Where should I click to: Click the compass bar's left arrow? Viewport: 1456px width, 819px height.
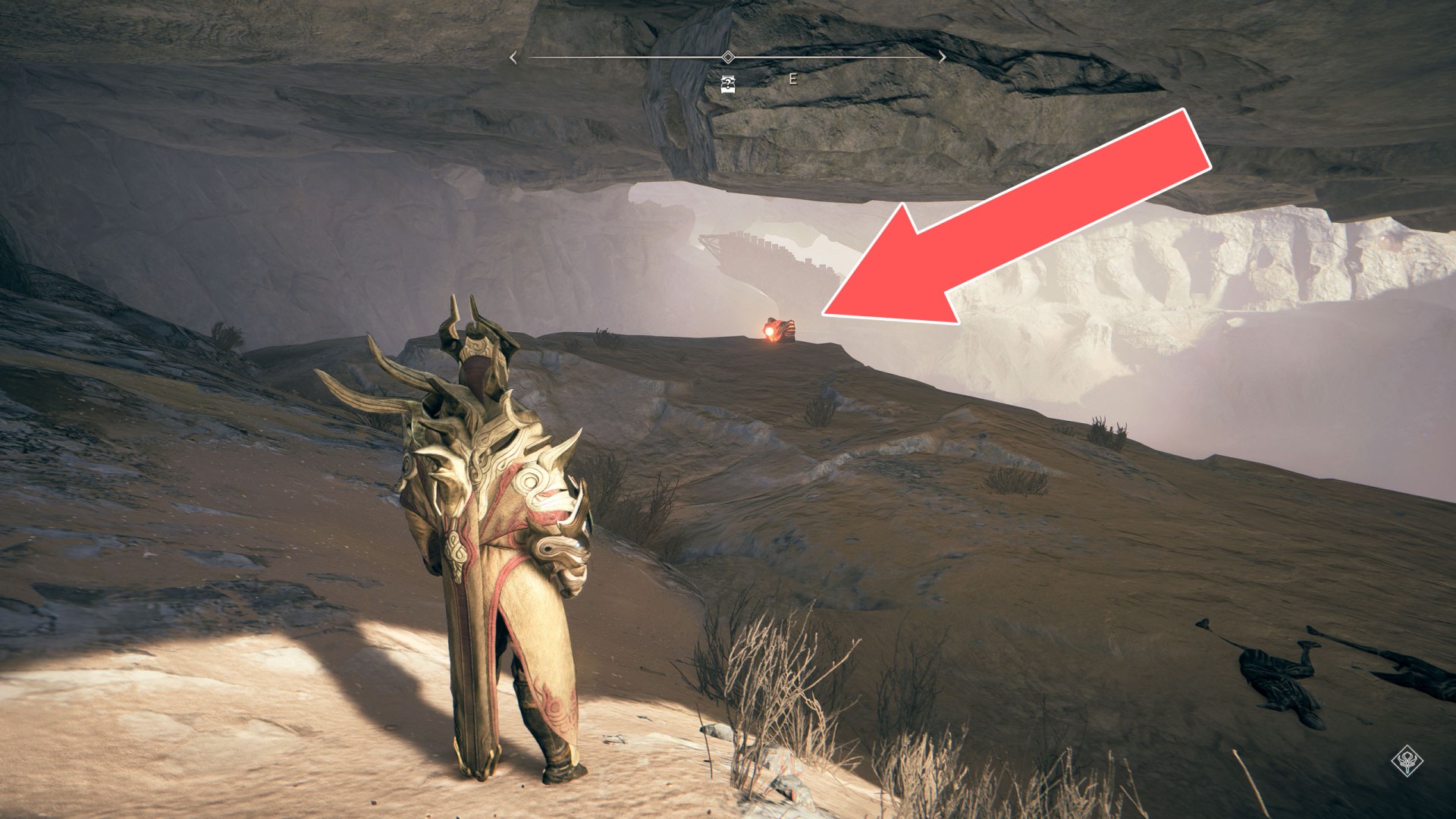[513, 58]
